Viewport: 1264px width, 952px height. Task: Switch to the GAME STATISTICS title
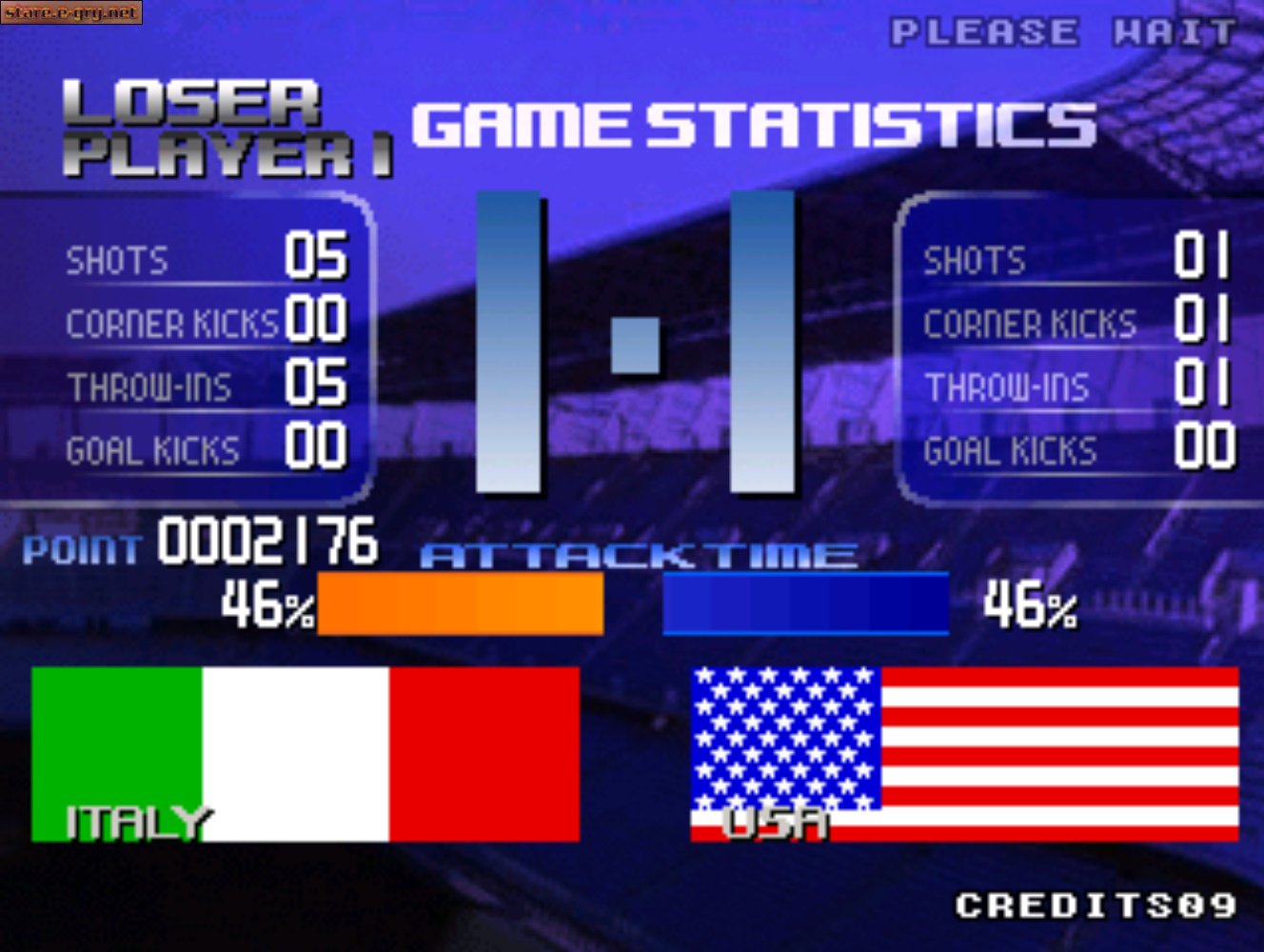(x=752, y=126)
